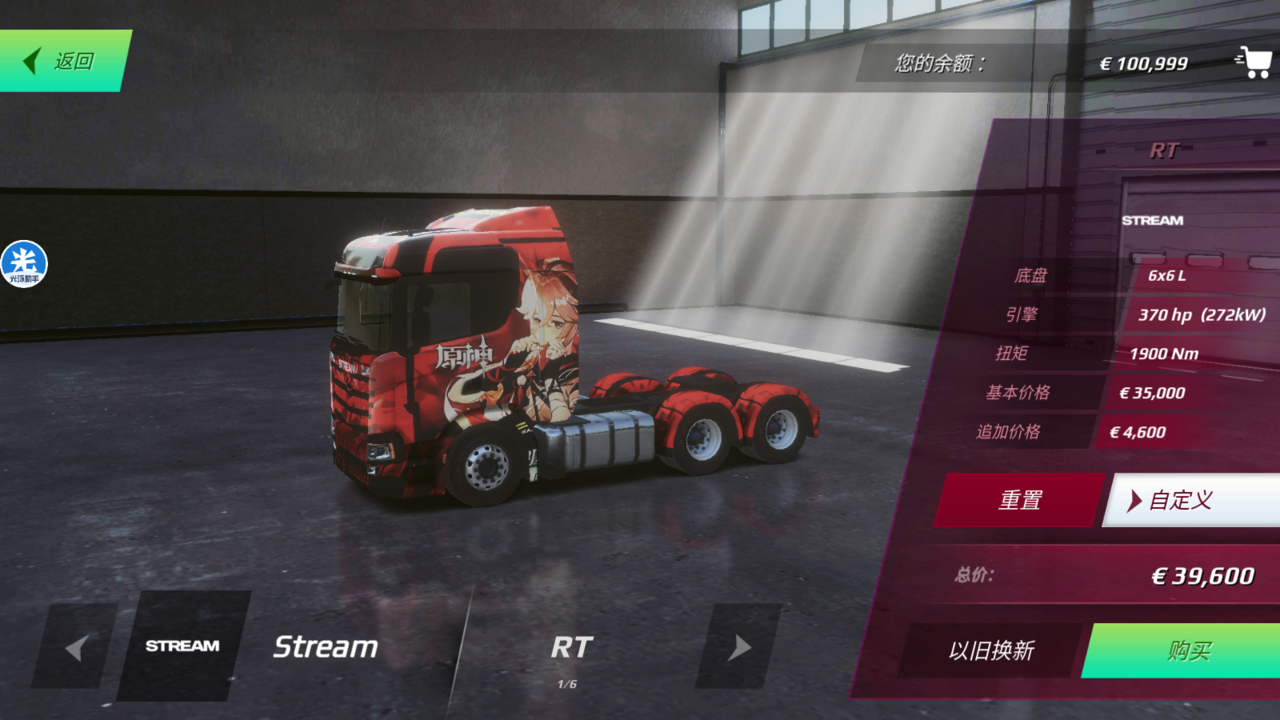Reset configuration with 重置 button
1280x720 pixels.
pyautogui.click(x=1019, y=500)
